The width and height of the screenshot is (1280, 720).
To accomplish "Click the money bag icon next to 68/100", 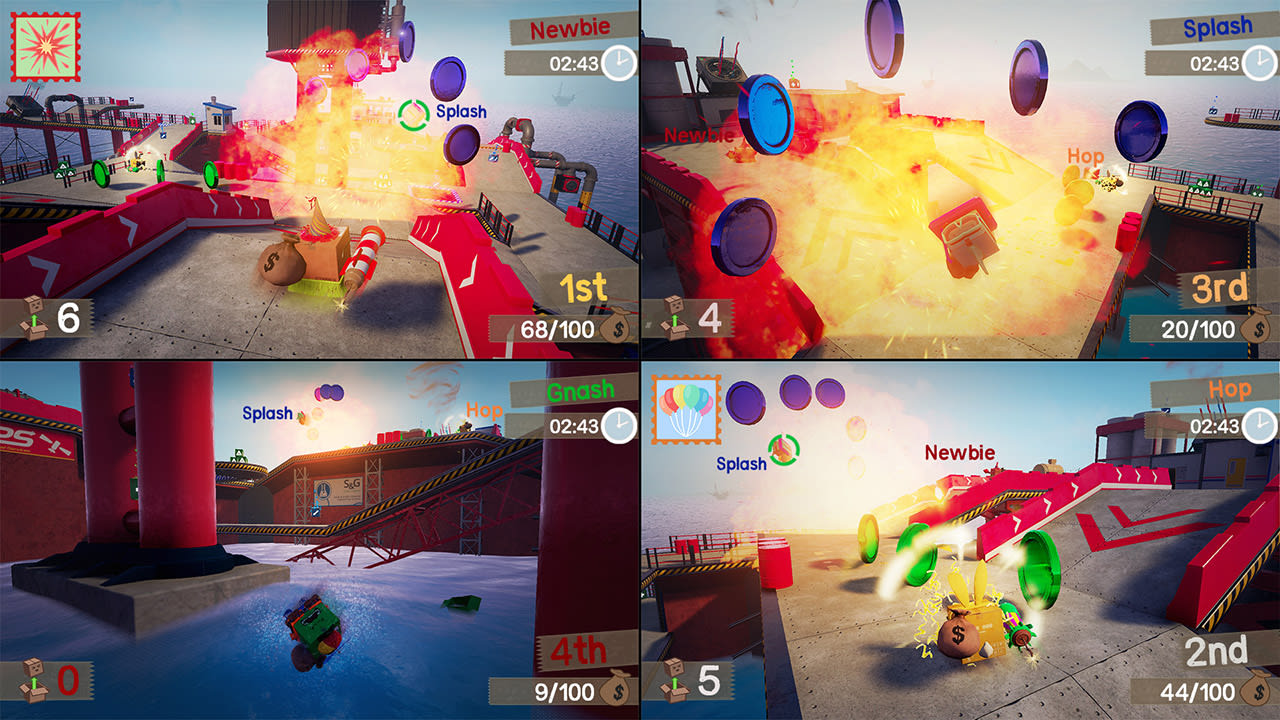I will click(x=617, y=322).
